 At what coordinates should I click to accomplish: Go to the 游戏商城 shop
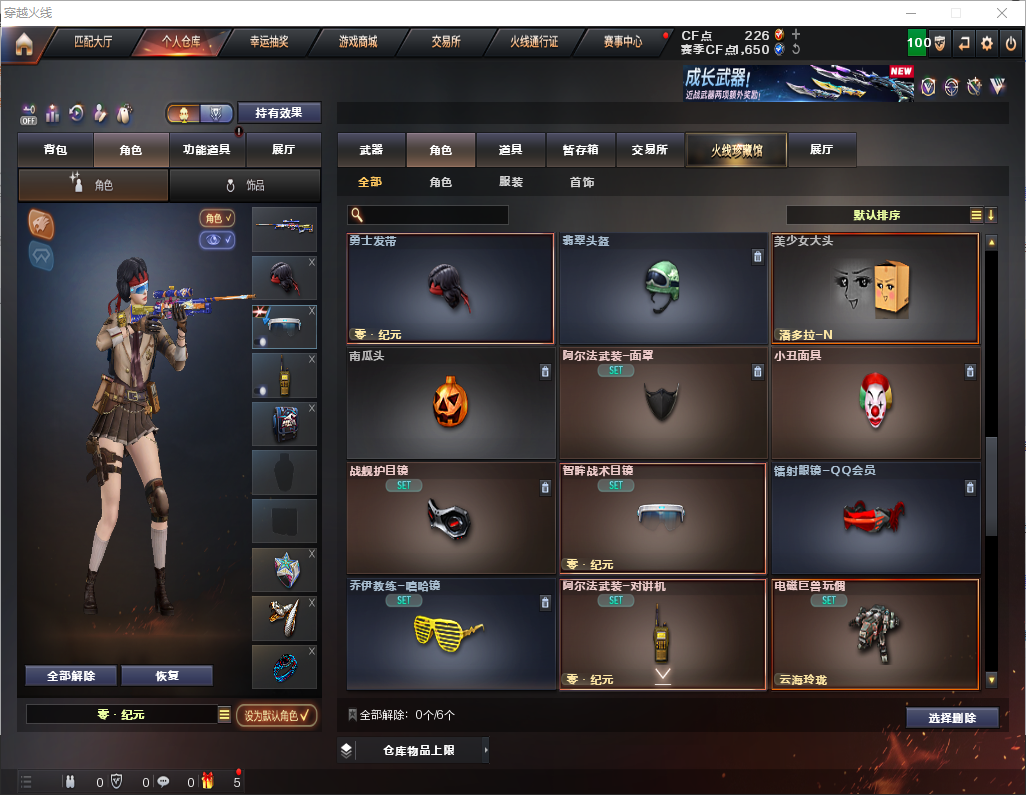(358, 42)
